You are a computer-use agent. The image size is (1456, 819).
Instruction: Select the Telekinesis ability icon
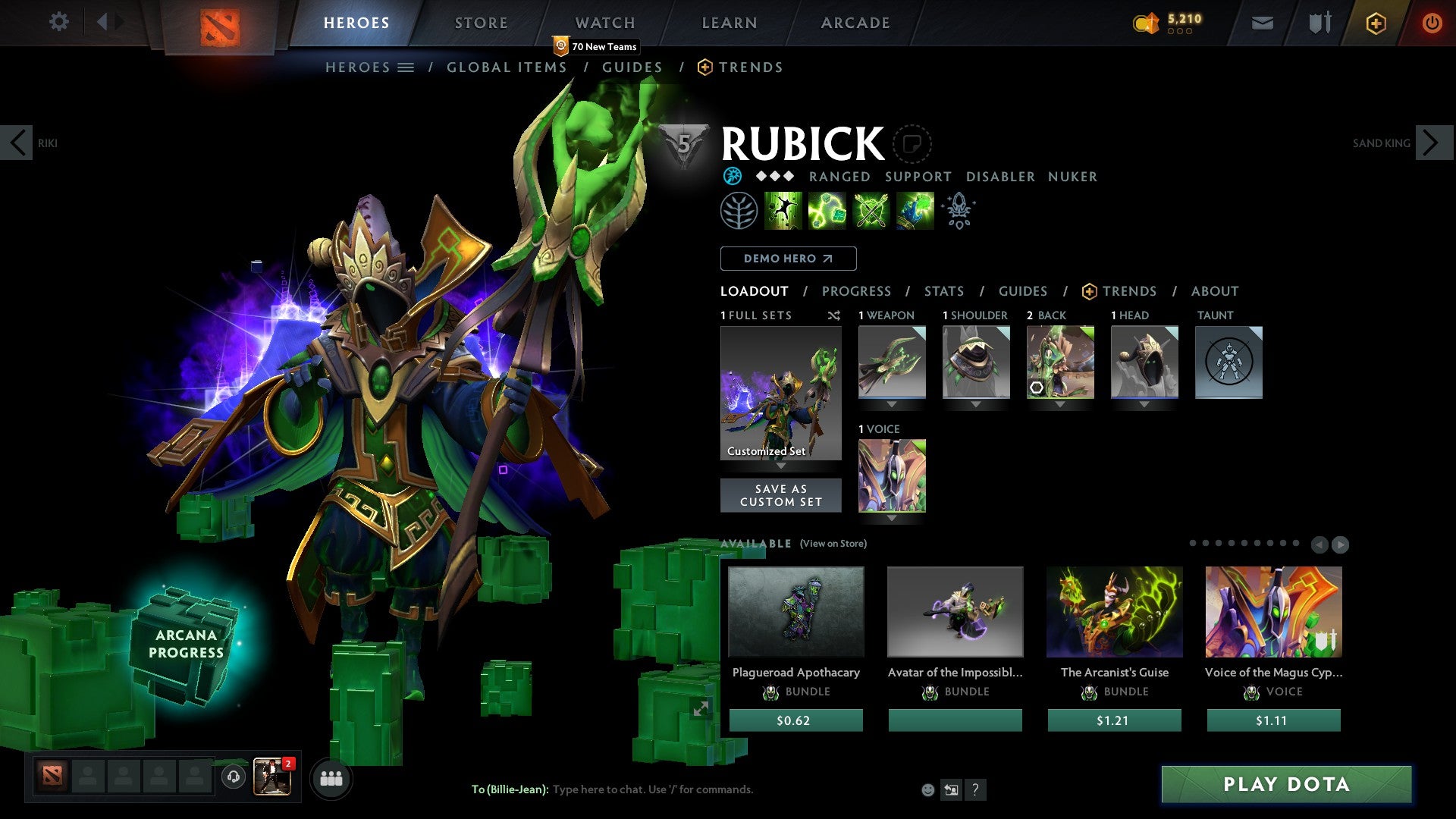point(783,211)
